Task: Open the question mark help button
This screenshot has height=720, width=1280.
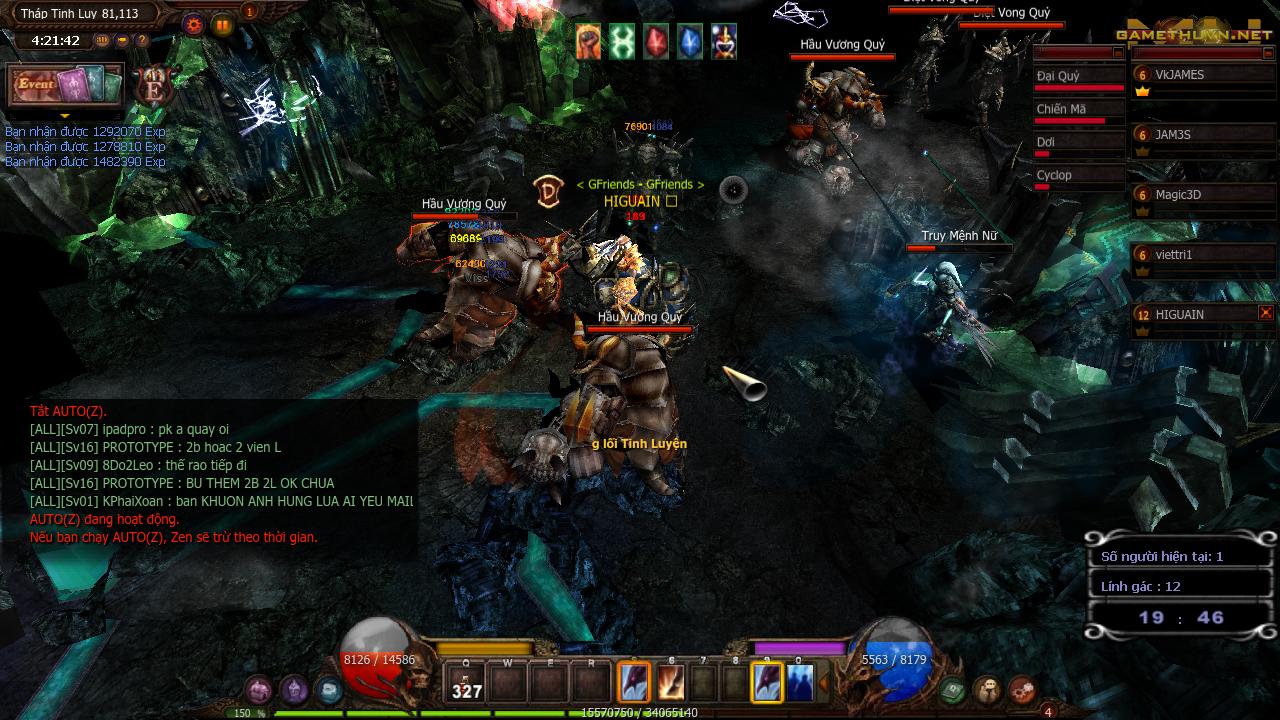Action: pos(142,41)
